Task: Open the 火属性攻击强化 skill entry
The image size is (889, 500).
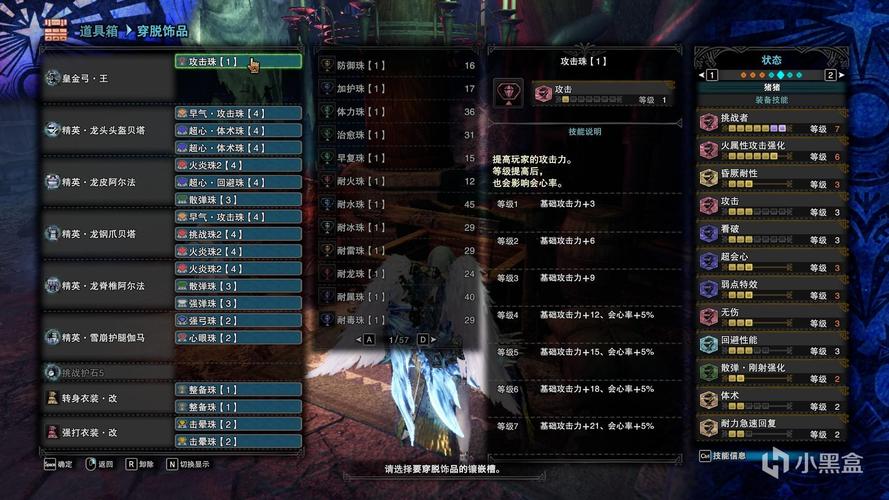Action: (771, 150)
